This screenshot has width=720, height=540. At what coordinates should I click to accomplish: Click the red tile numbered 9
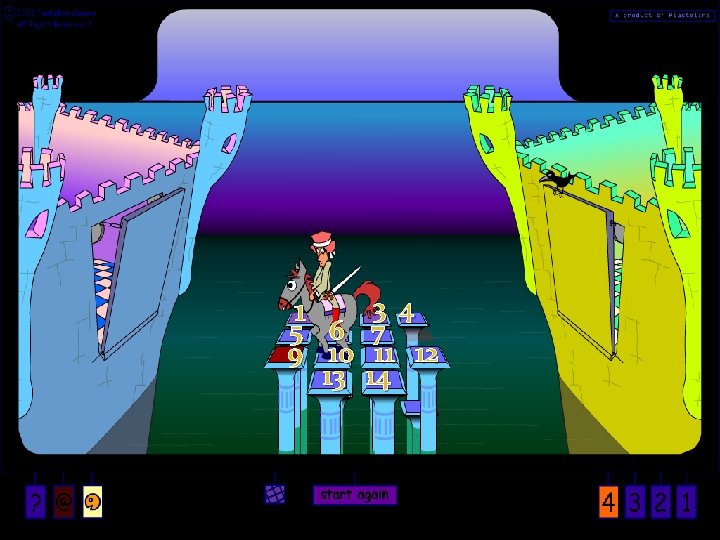coord(291,355)
